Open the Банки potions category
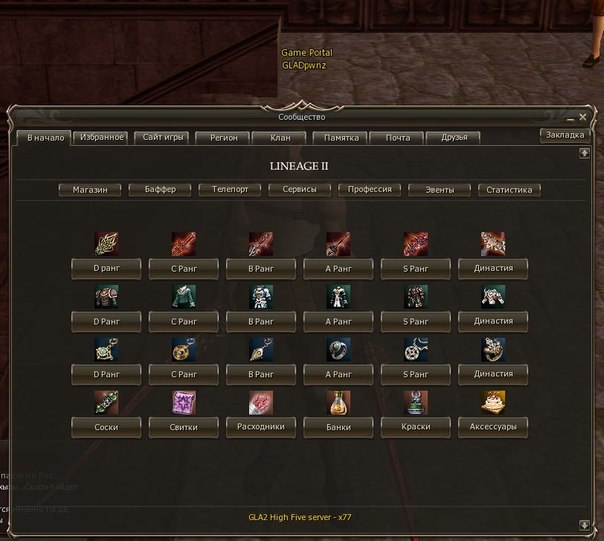 click(339, 425)
